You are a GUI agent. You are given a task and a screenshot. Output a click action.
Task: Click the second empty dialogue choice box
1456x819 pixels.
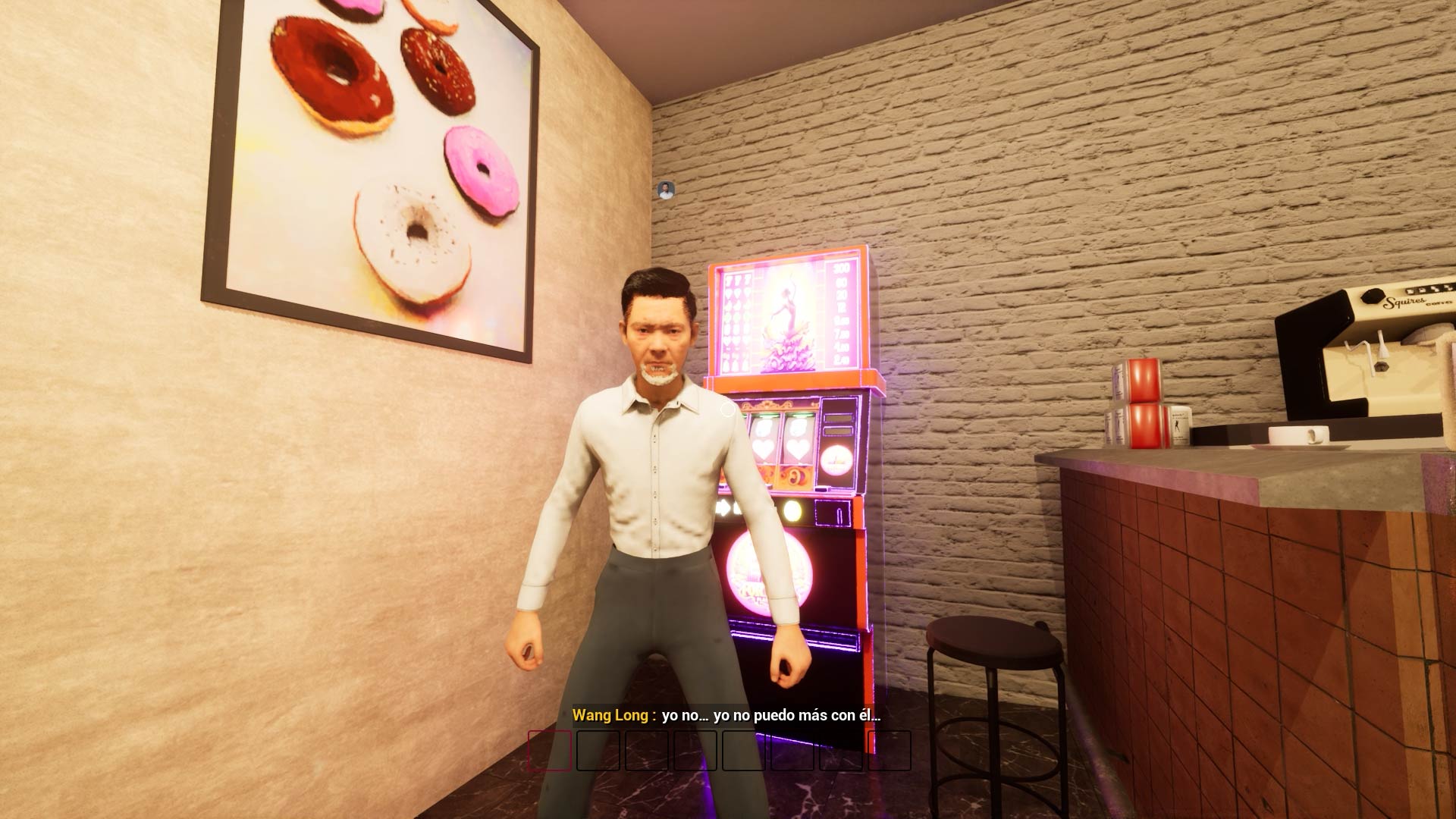click(x=598, y=751)
